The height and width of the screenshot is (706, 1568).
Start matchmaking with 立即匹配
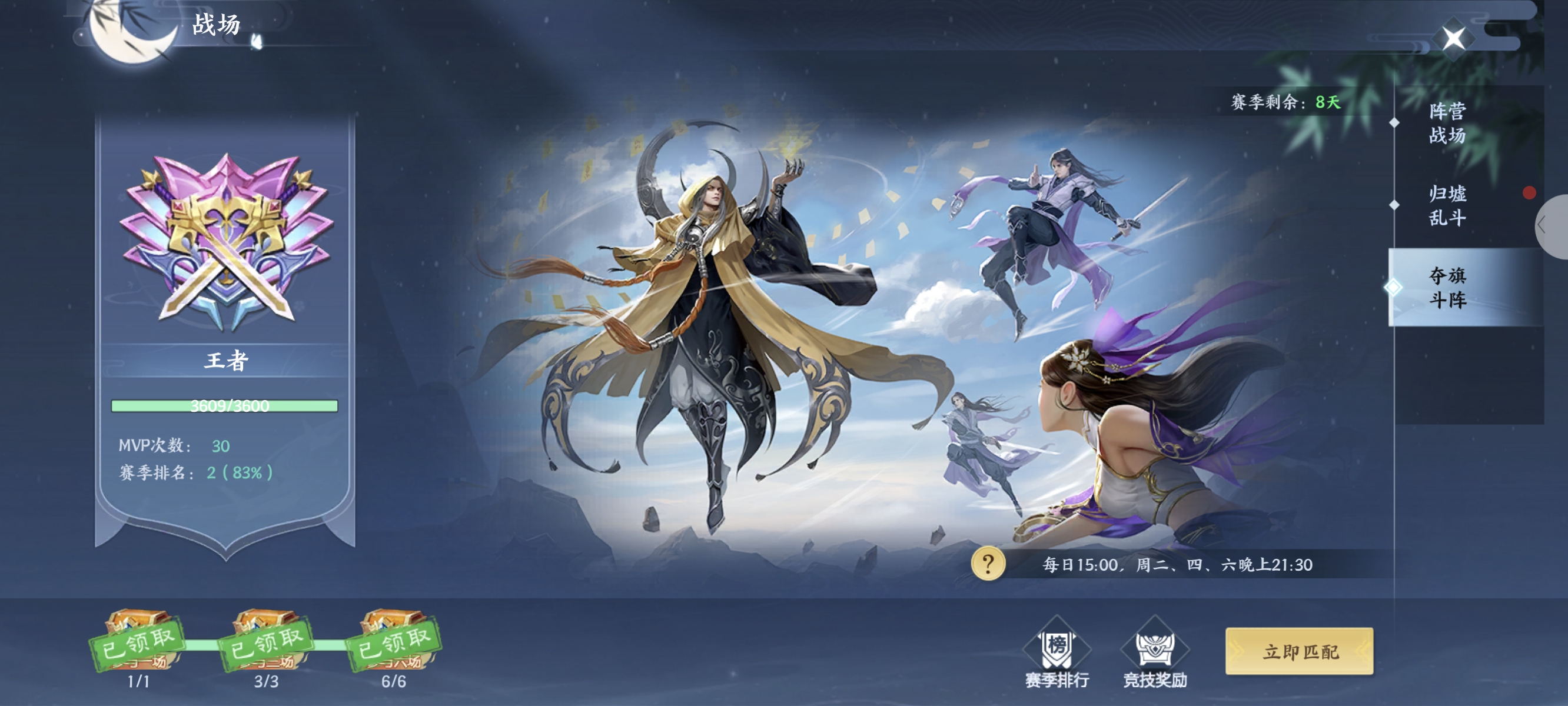[x=1299, y=651]
